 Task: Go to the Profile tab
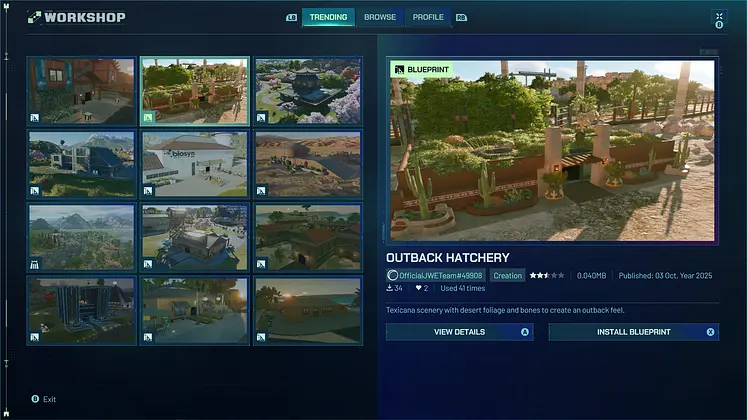(428, 17)
